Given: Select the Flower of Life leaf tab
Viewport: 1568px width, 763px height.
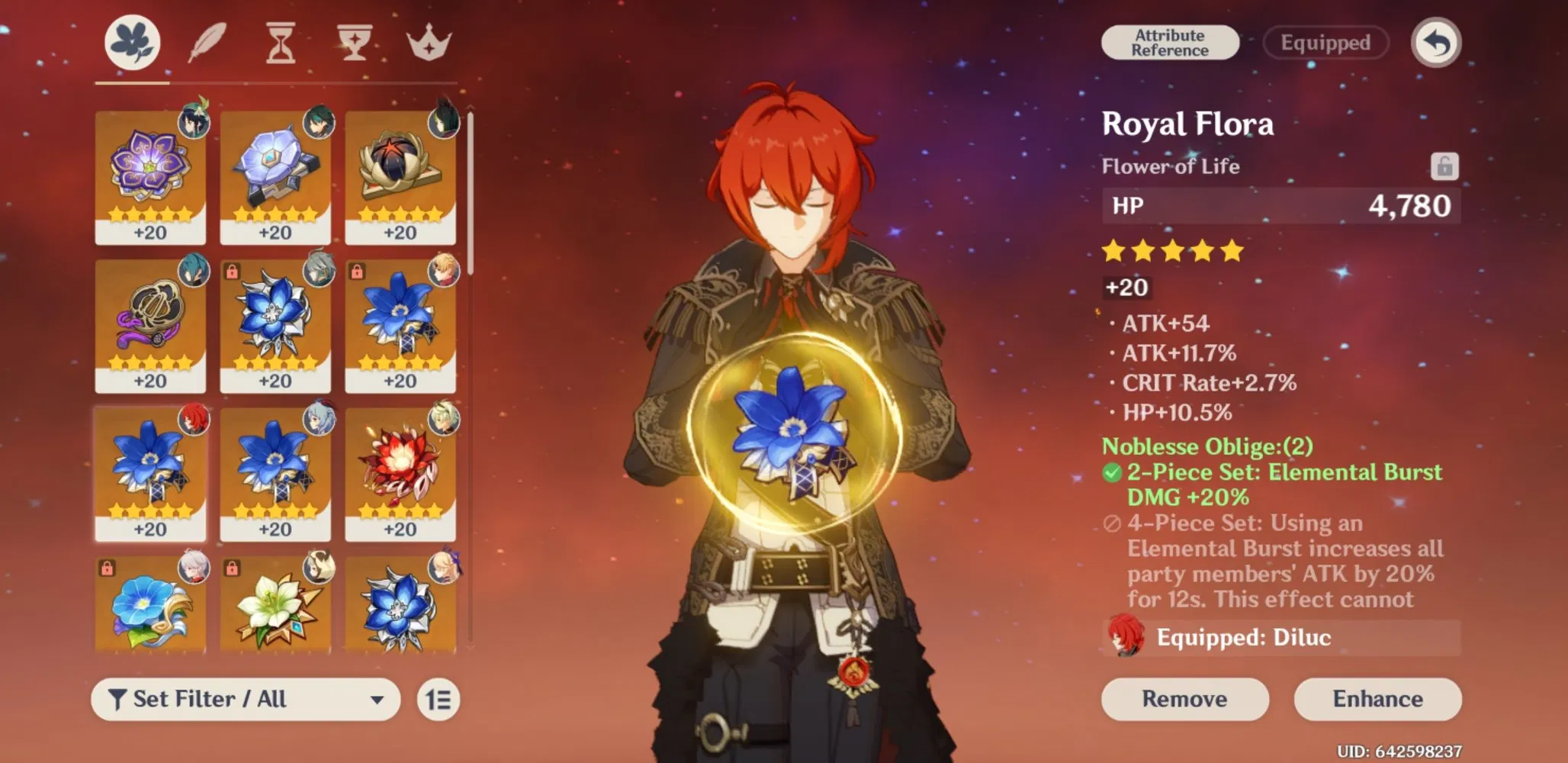Looking at the screenshot, I should pyautogui.click(x=131, y=43).
